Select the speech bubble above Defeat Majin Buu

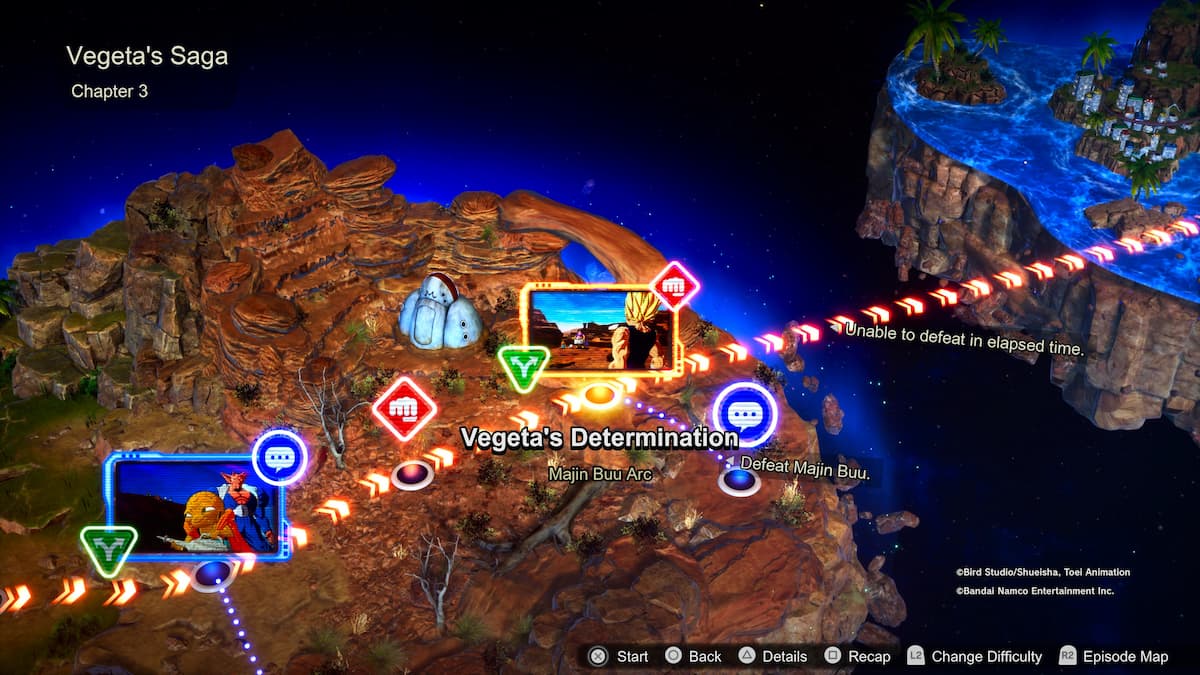click(744, 414)
